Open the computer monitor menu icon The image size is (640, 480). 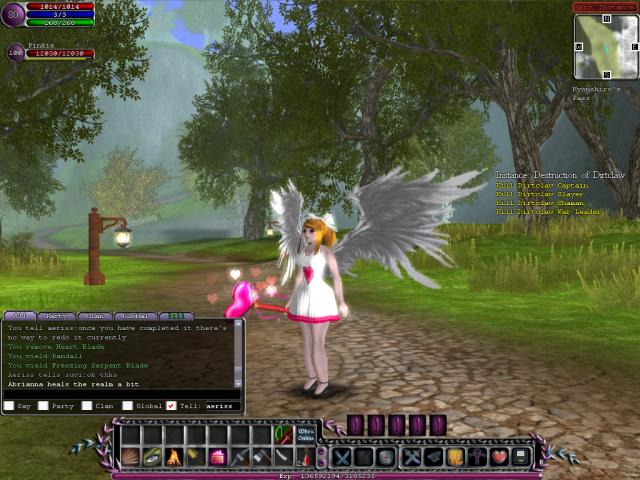520,457
